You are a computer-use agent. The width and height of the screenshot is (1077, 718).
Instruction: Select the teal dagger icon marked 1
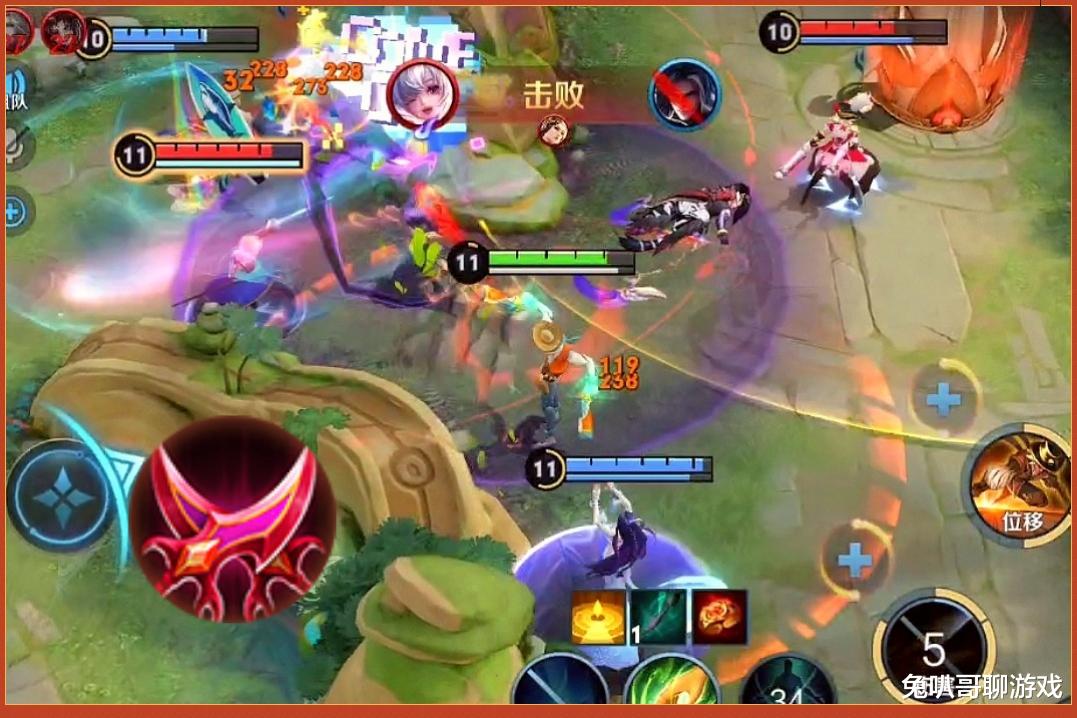658,616
